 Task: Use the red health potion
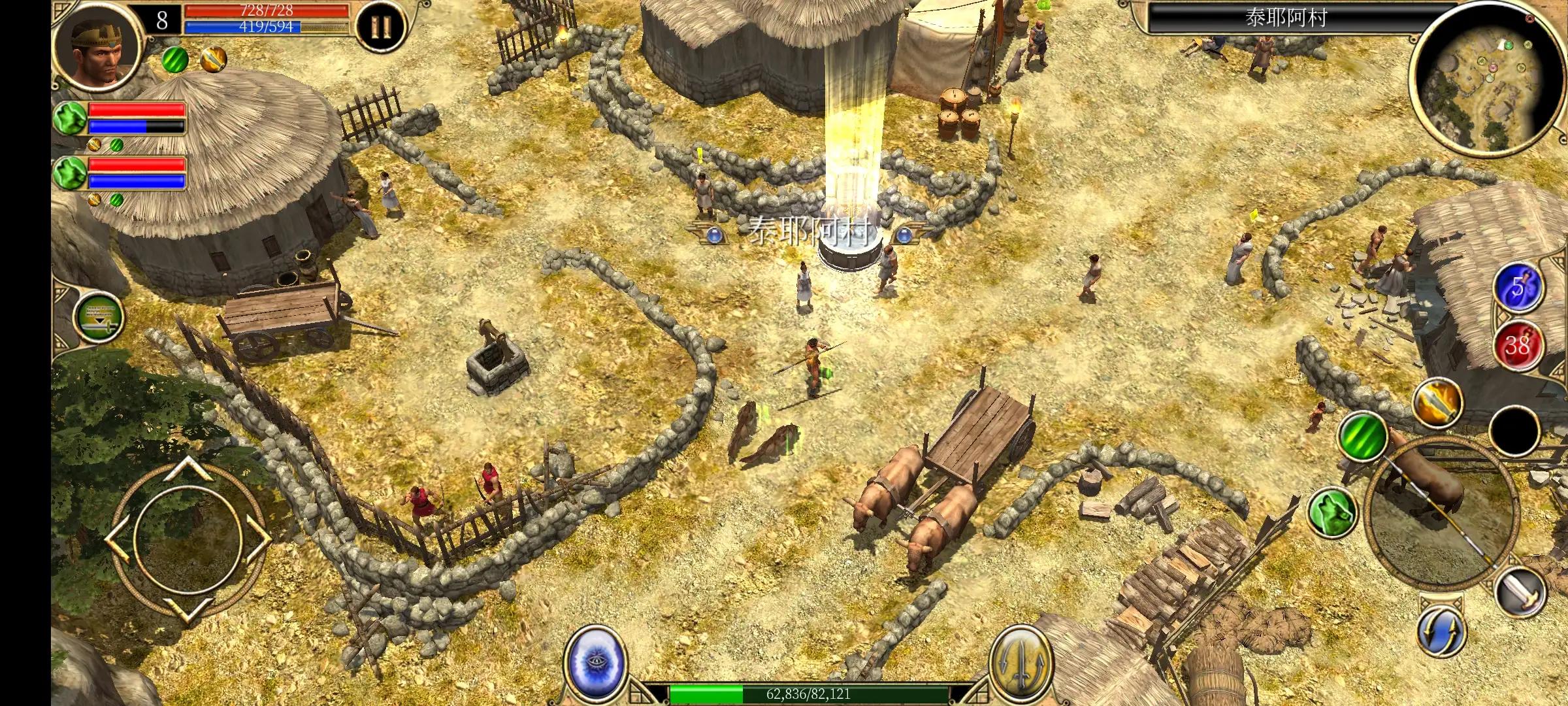(x=1517, y=344)
